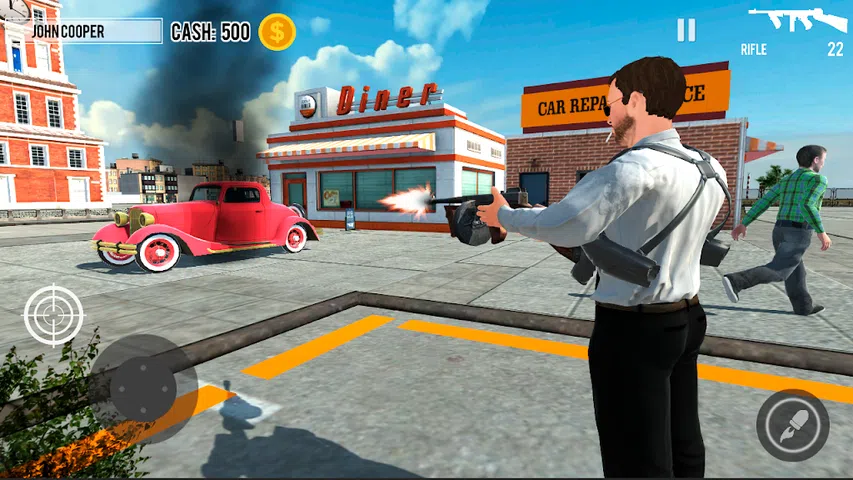This screenshot has width=853, height=480.
Task: Click the gold dollar coin icon
Action: click(x=277, y=32)
